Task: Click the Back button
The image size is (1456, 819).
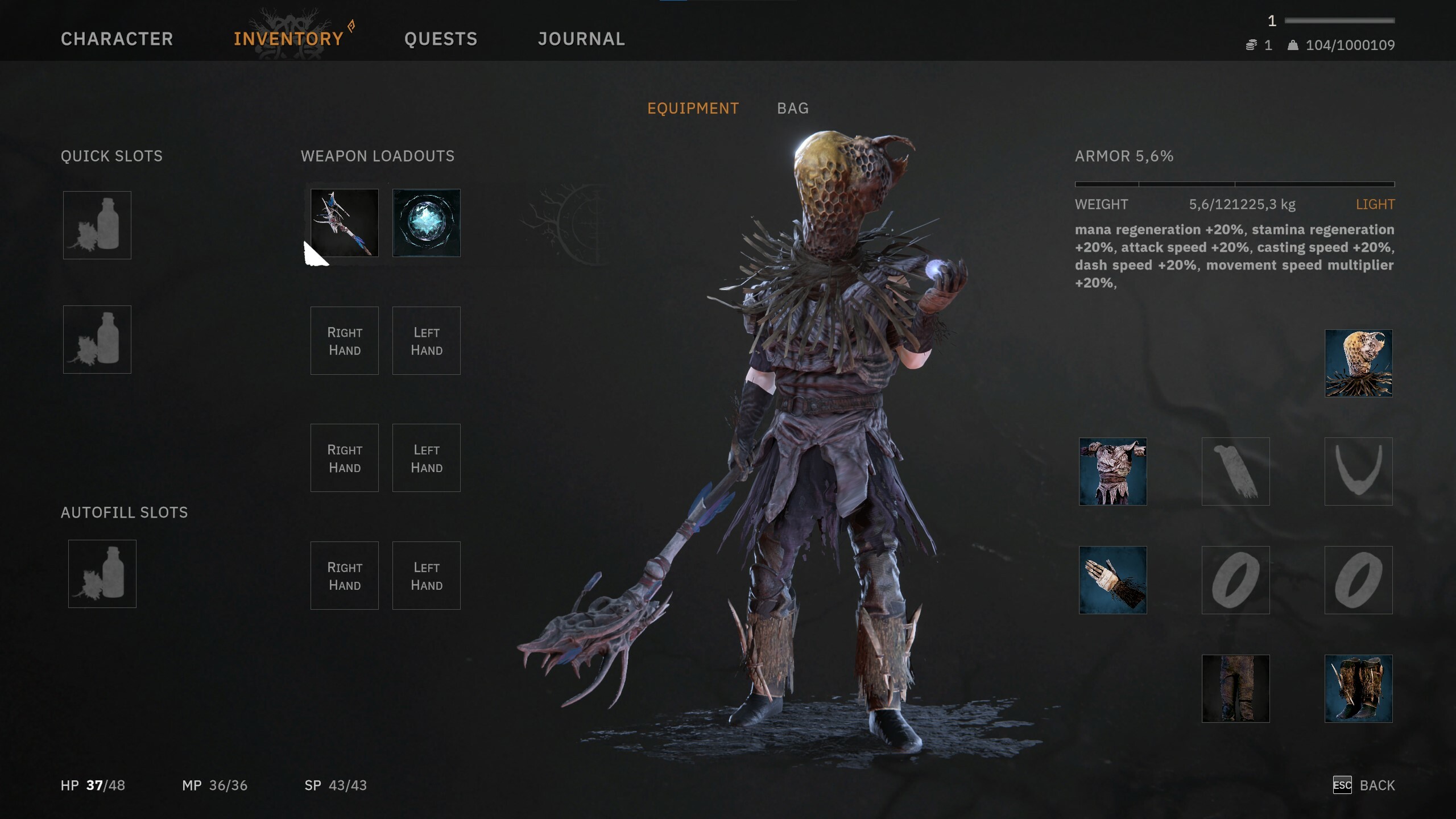Action: pyautogui.click(x=1364, y=785)
